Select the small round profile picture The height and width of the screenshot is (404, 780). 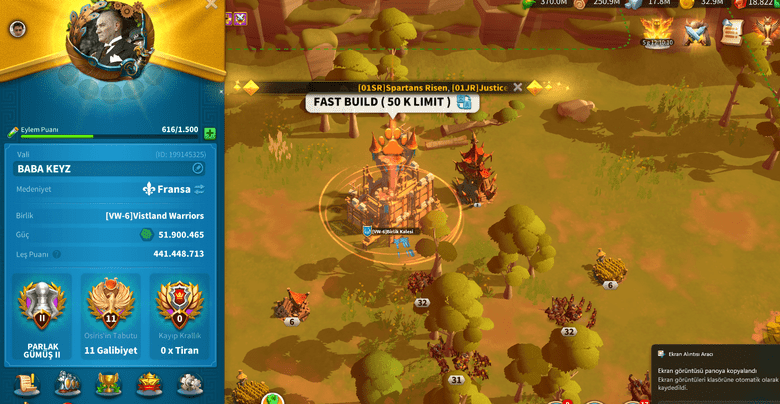[17, 29]
